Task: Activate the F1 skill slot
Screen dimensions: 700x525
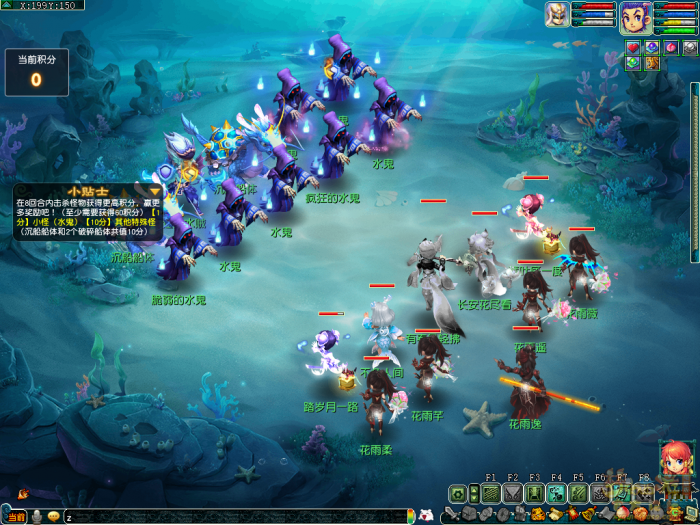Action: click(490, 493)
